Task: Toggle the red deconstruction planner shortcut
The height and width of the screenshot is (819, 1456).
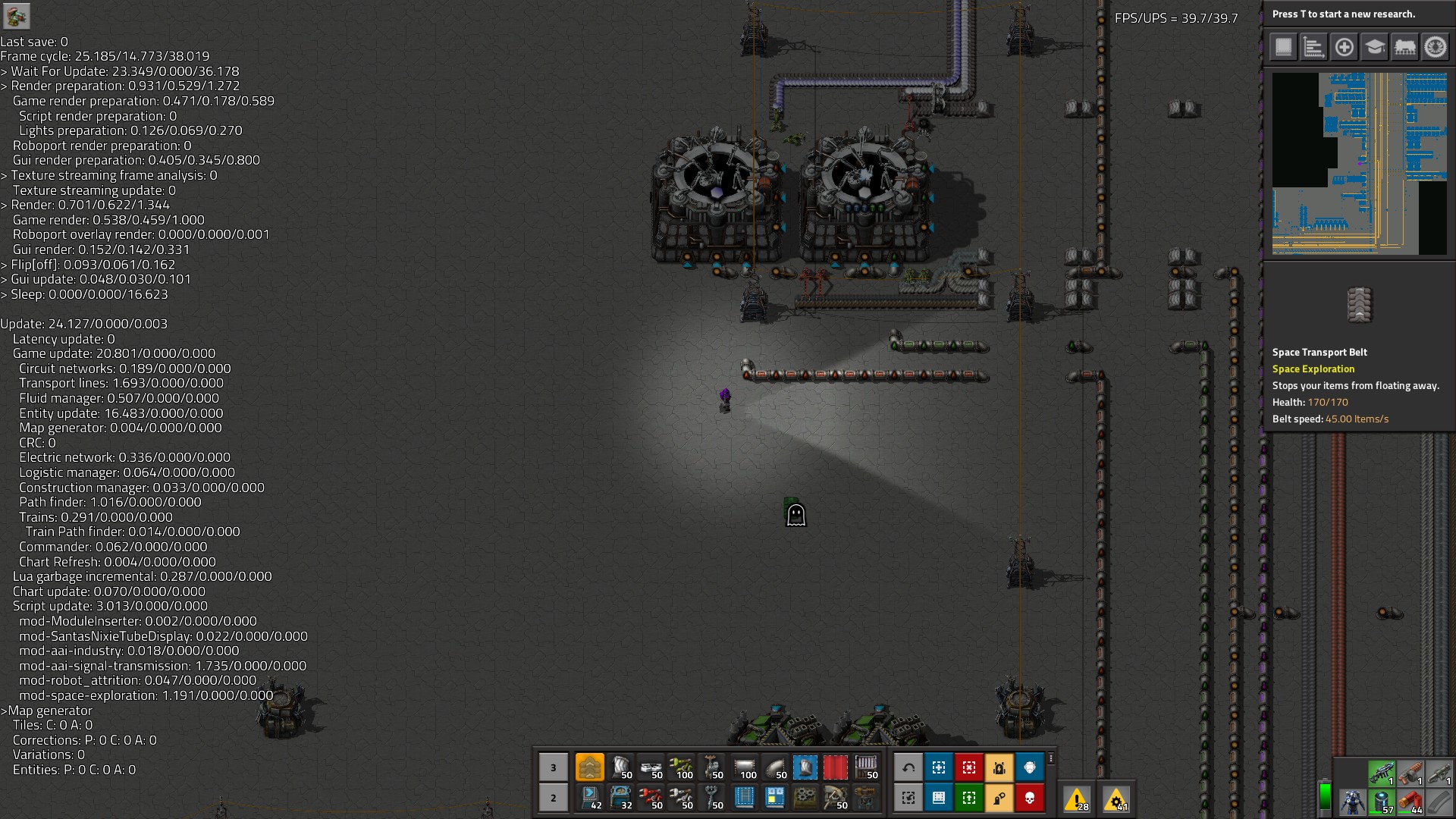Action: (969, 767)
